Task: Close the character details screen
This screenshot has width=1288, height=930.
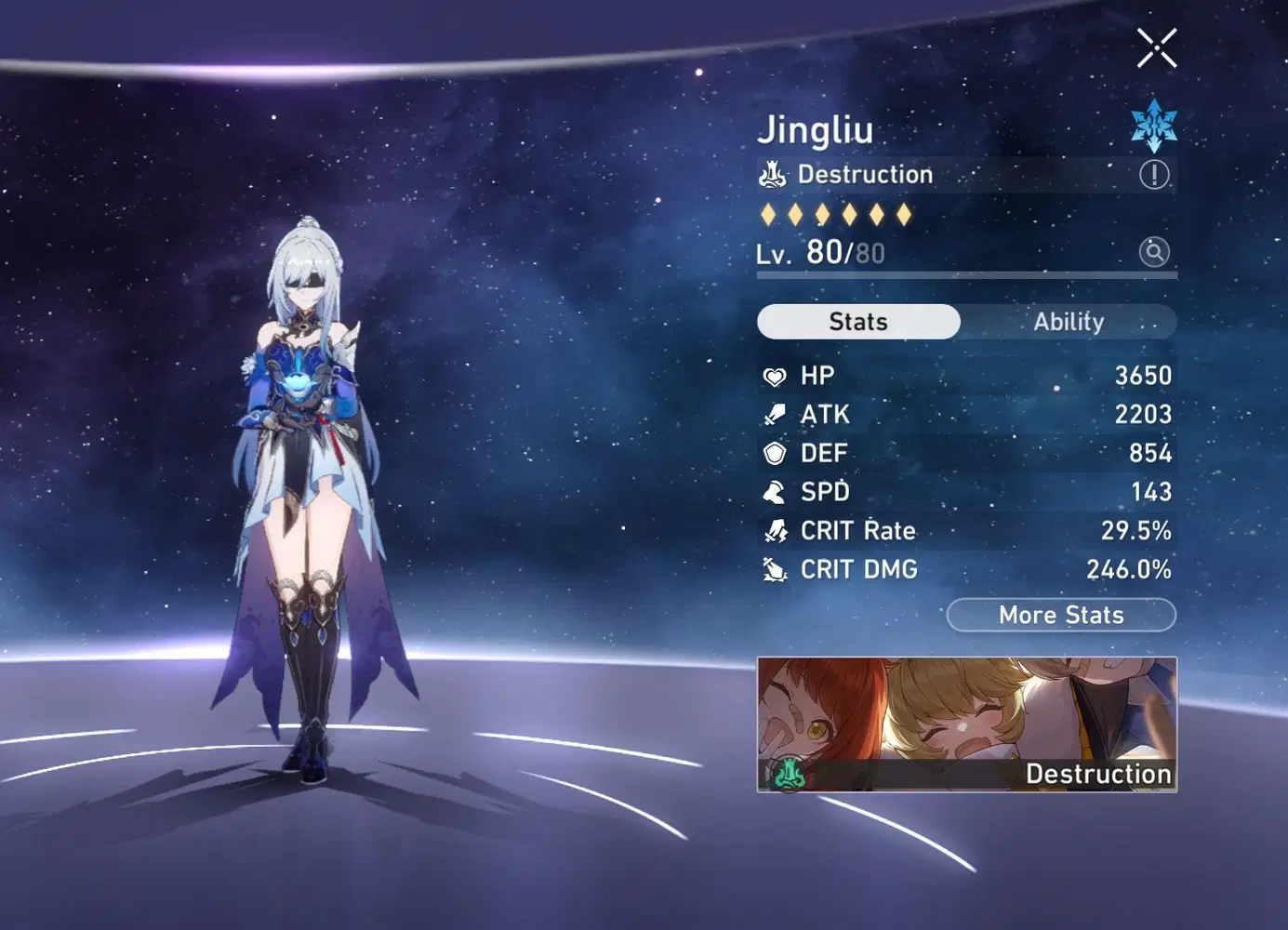Action: tap(1156, 48)
